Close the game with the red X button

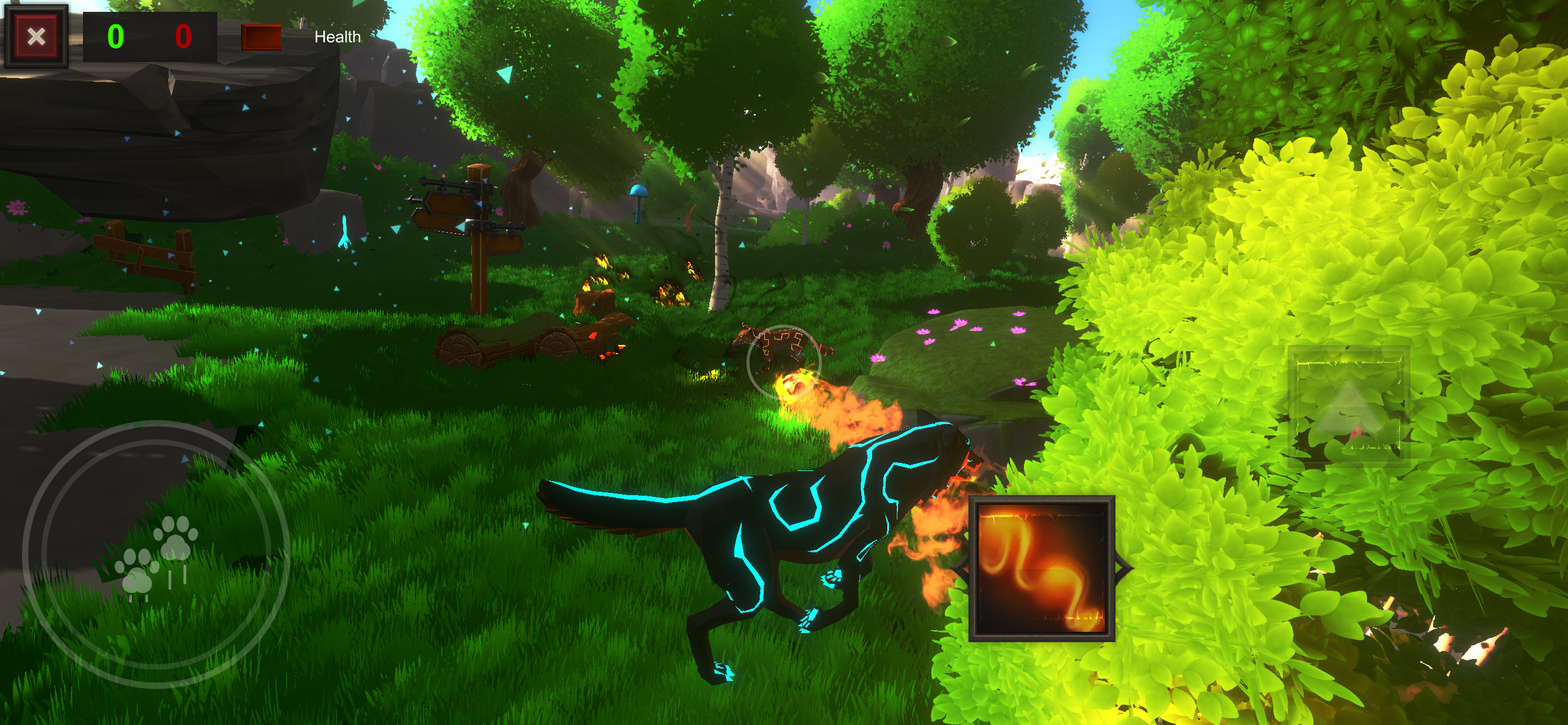point(36,37)
